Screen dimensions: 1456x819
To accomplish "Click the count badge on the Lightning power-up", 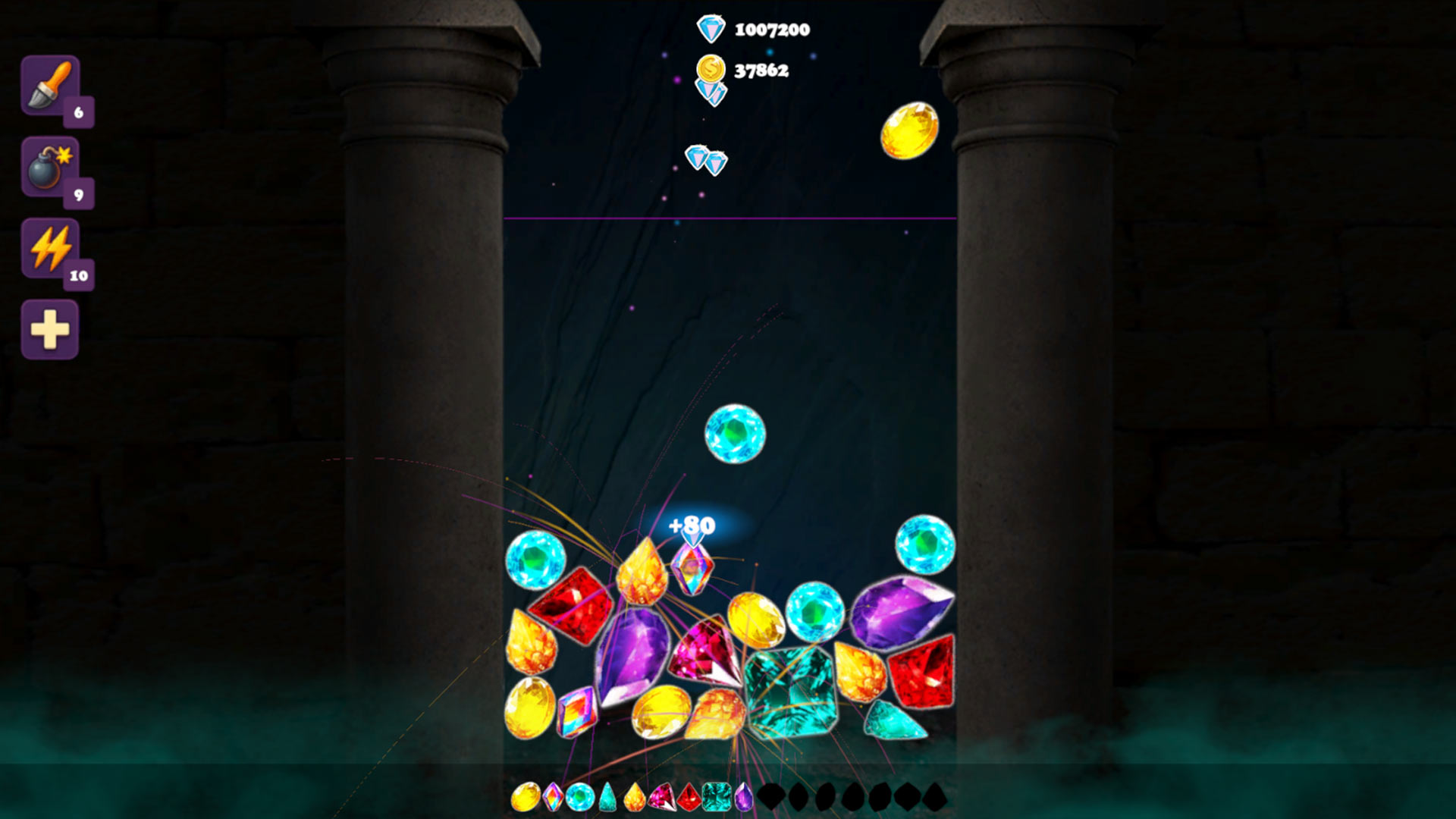I will [78, 275].
